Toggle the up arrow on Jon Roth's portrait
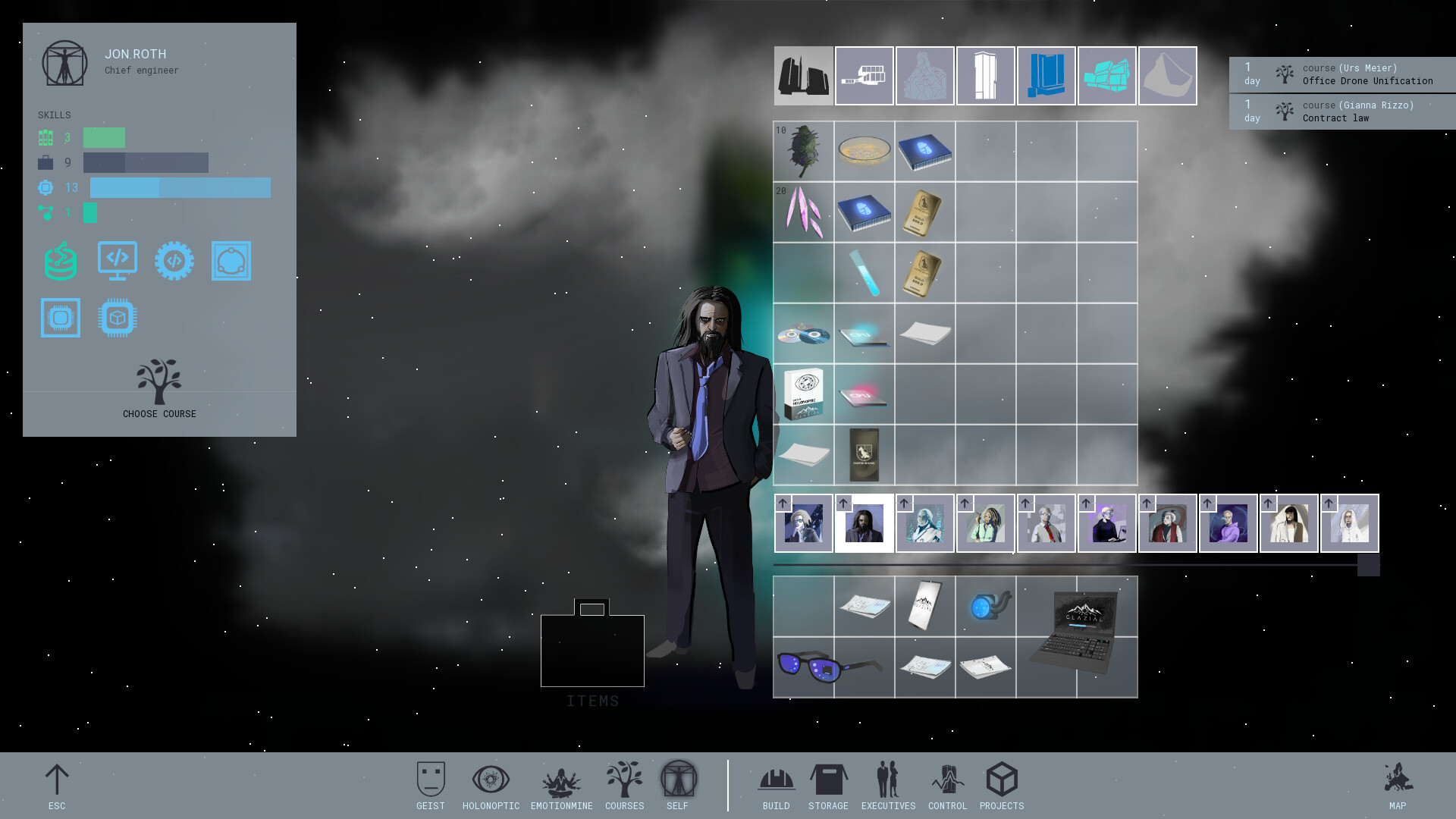Viewport: 1456px width, 819px height. [843, 503]
